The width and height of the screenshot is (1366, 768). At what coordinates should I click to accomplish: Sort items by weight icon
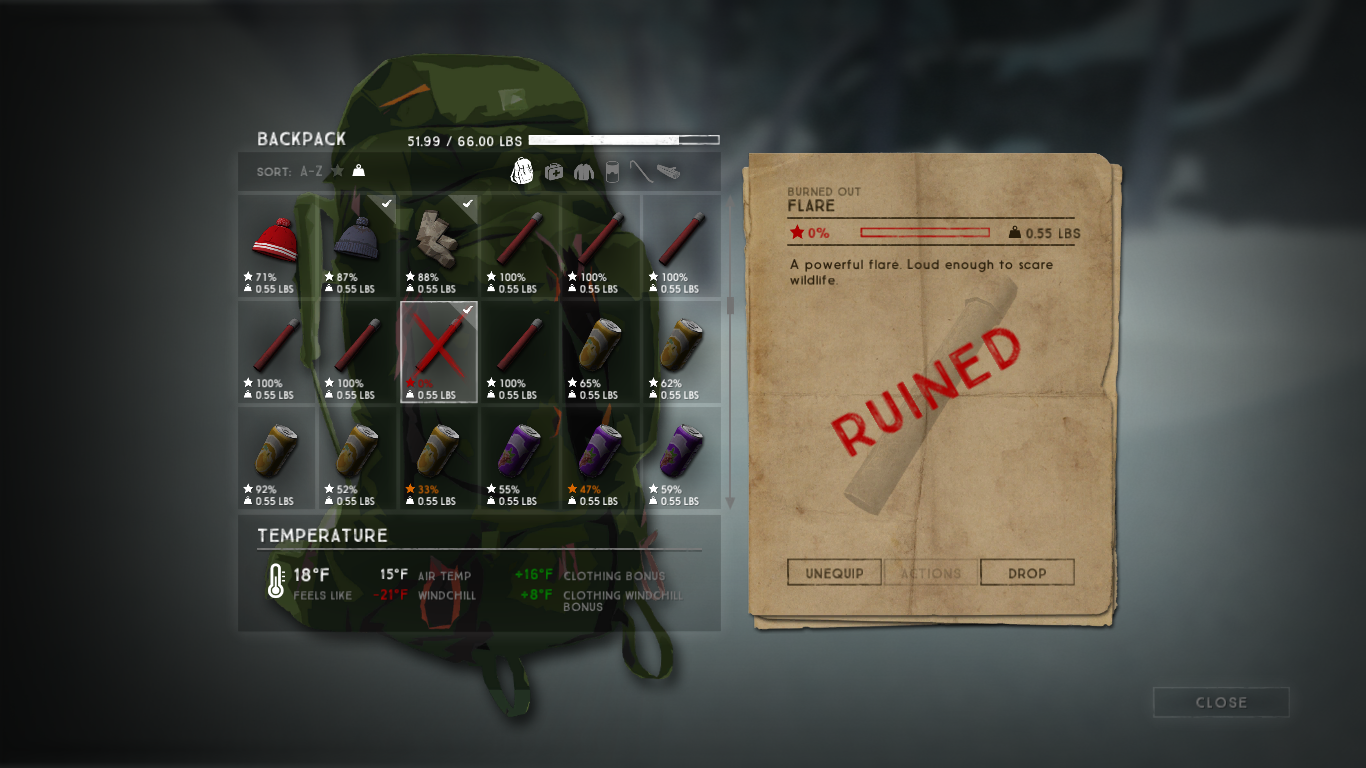tap(358, 172)
